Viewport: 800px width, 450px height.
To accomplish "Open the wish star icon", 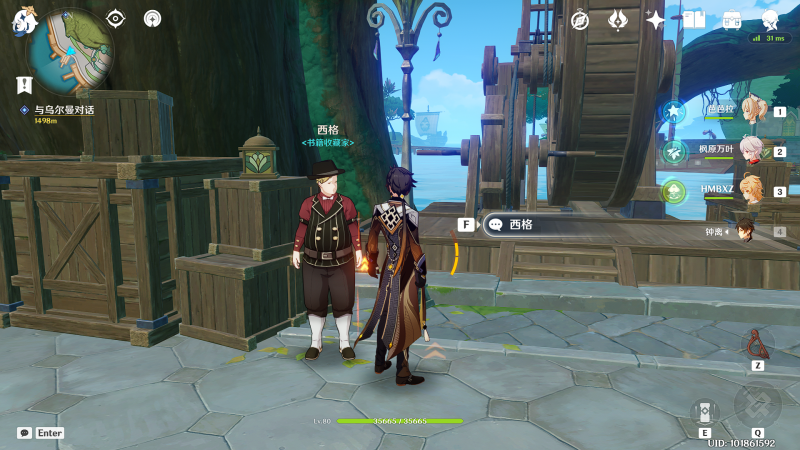I will (x=618, y=20).
